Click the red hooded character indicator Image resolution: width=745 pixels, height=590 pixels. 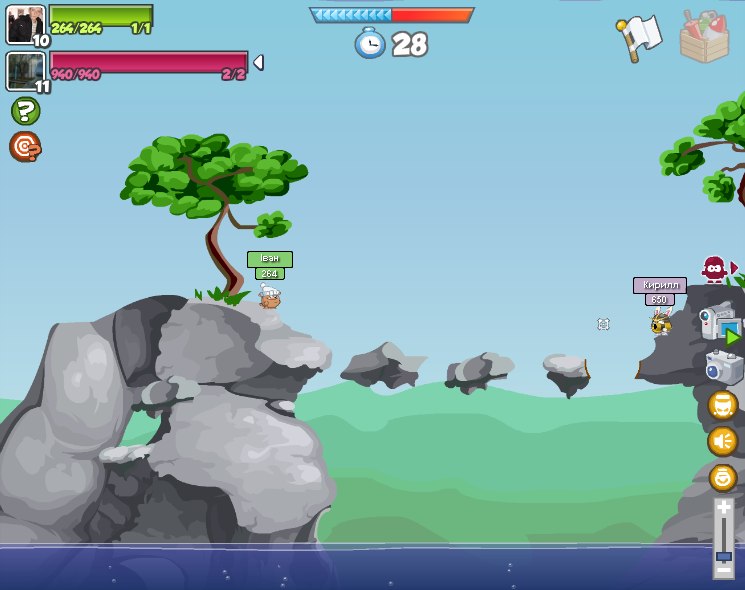(714, 268)
